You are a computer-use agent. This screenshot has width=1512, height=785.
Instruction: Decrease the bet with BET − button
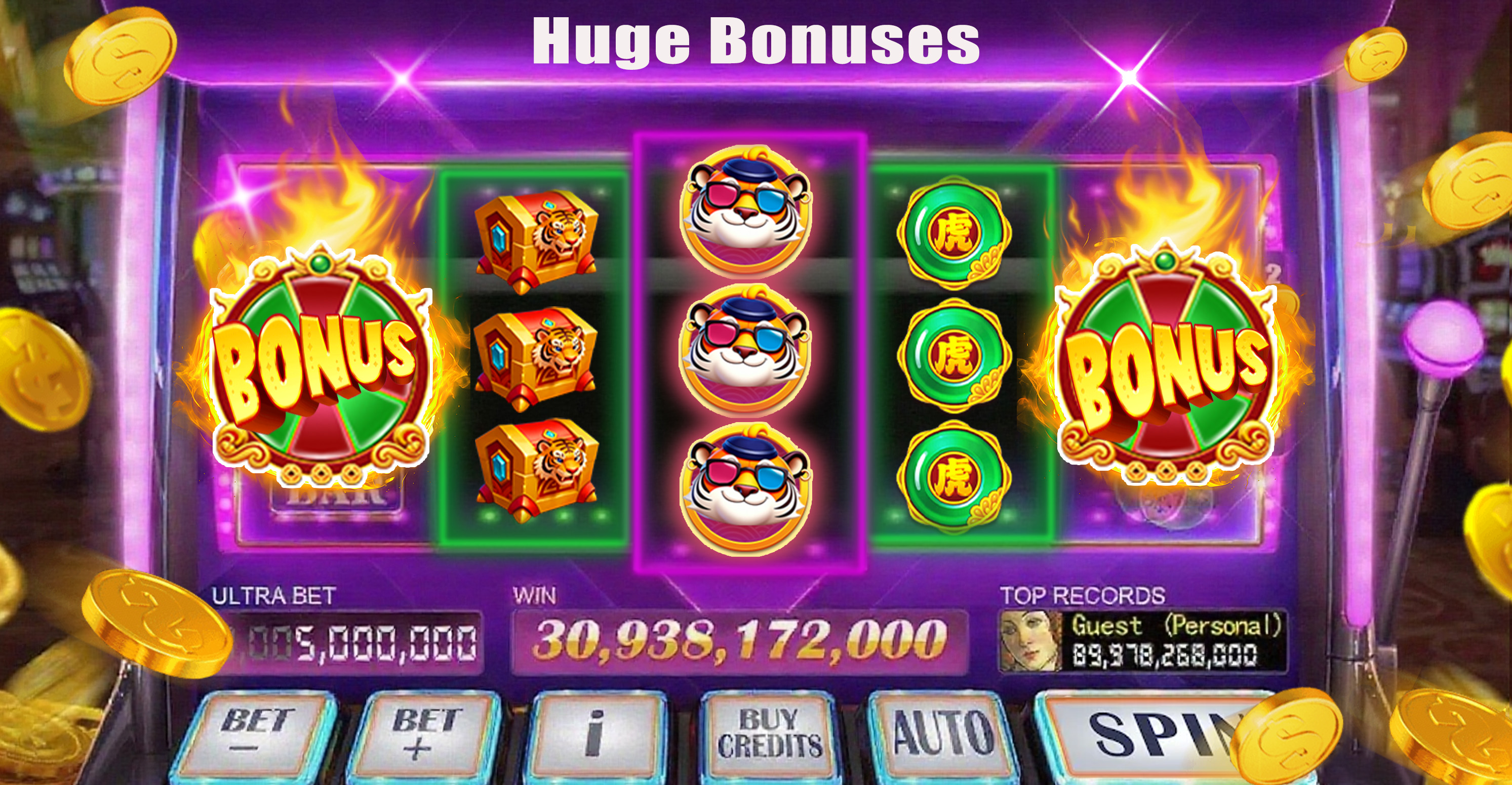point(258,733)
